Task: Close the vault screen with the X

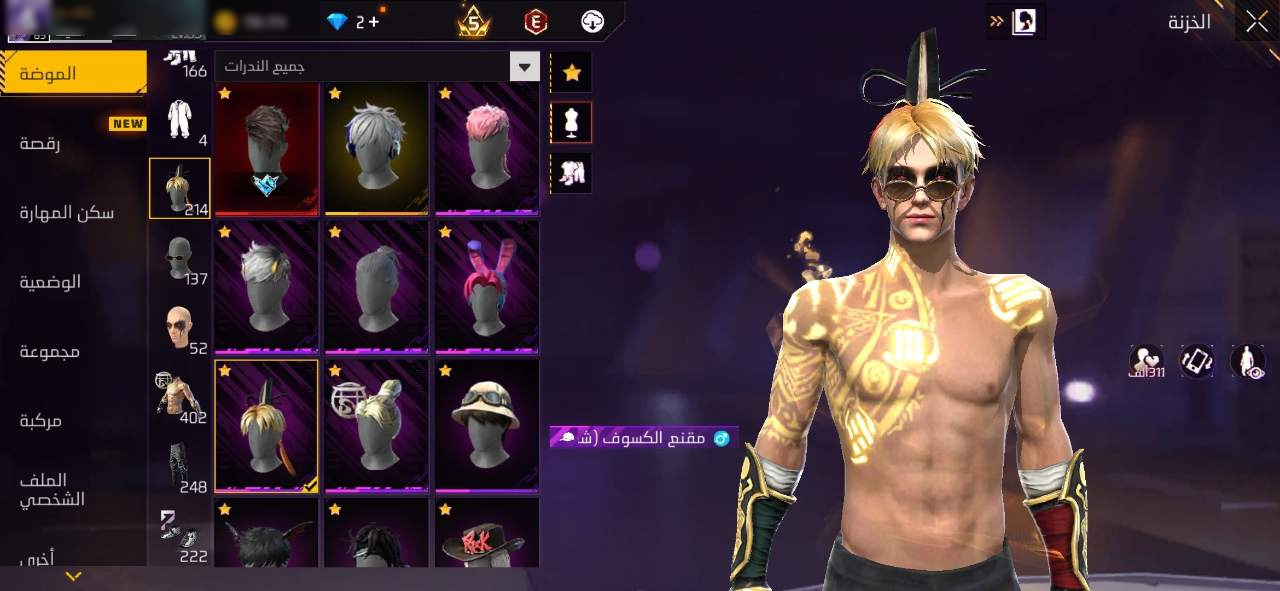Action: [x=1256, y=22]
